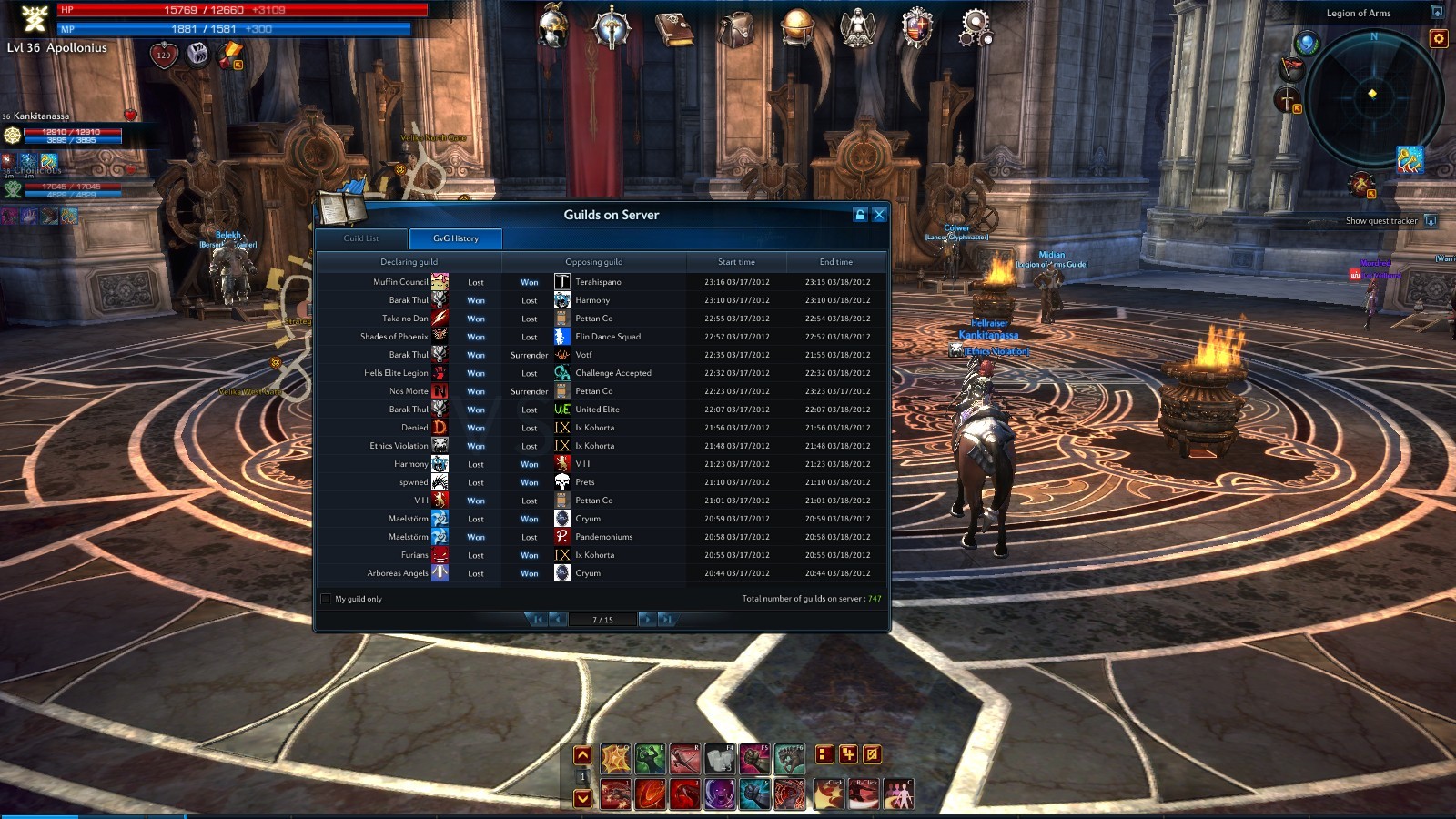Go to the next GvG history page
The height and width of the screenshot is (819, 1456).
click(646, 620)
